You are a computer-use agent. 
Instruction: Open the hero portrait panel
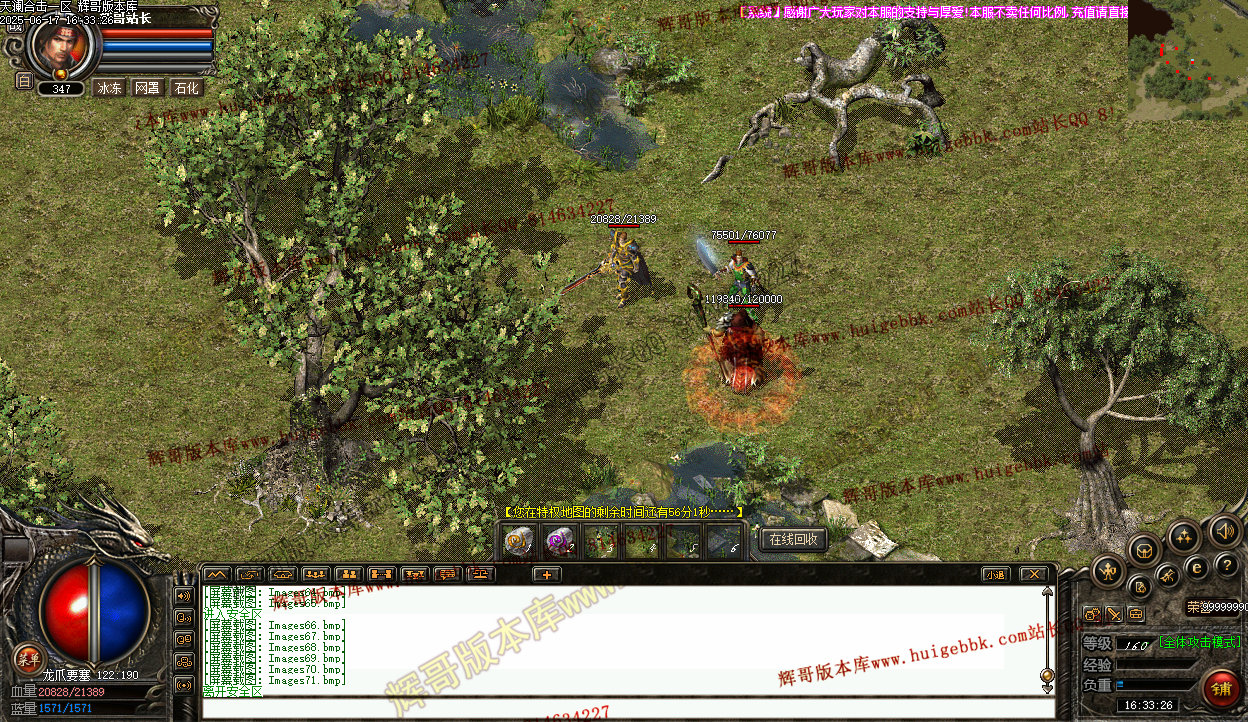(63, 44)
